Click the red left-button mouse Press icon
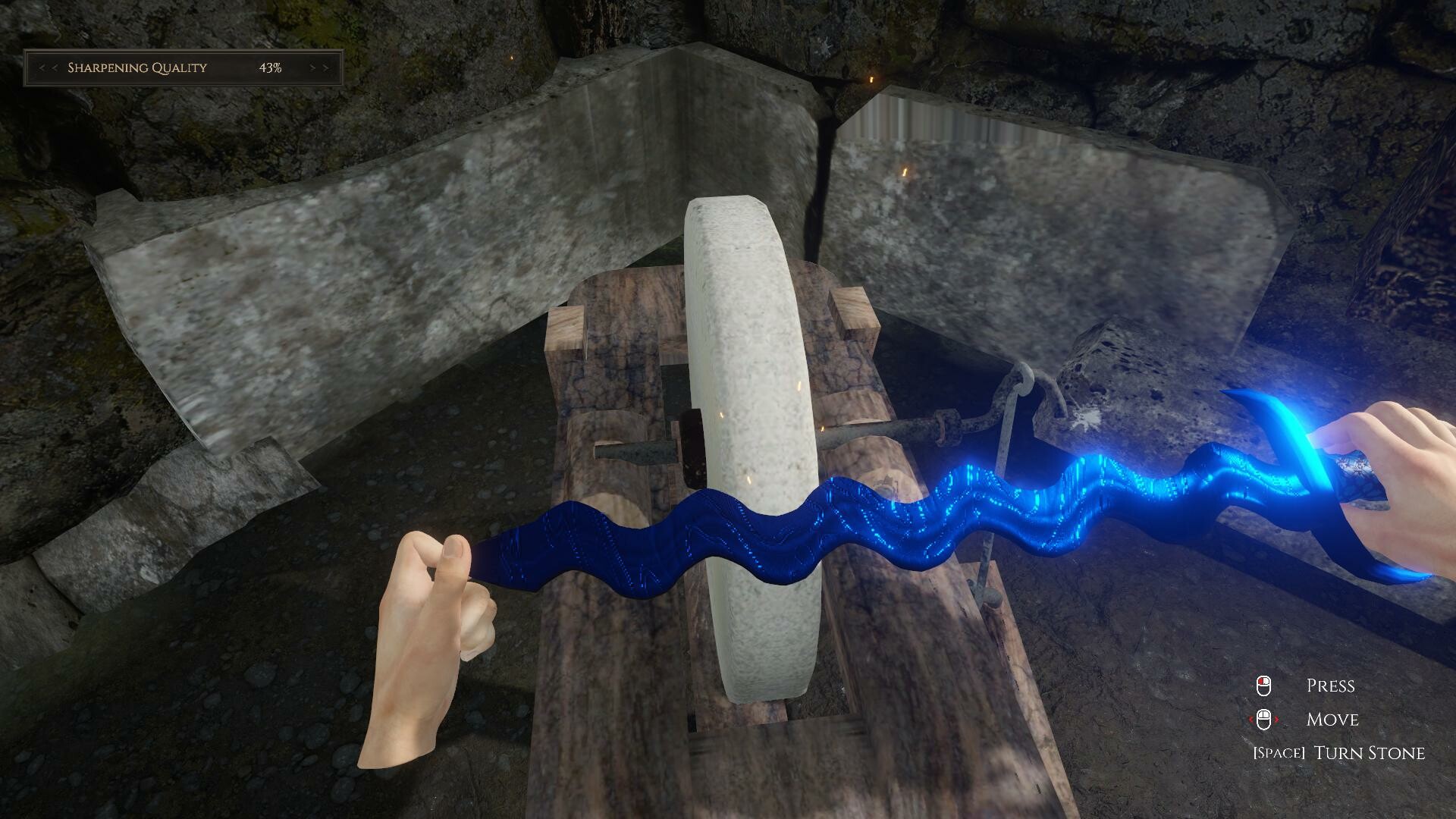This screenshot has height=819, width=1456. click(x=1263, y=685)
